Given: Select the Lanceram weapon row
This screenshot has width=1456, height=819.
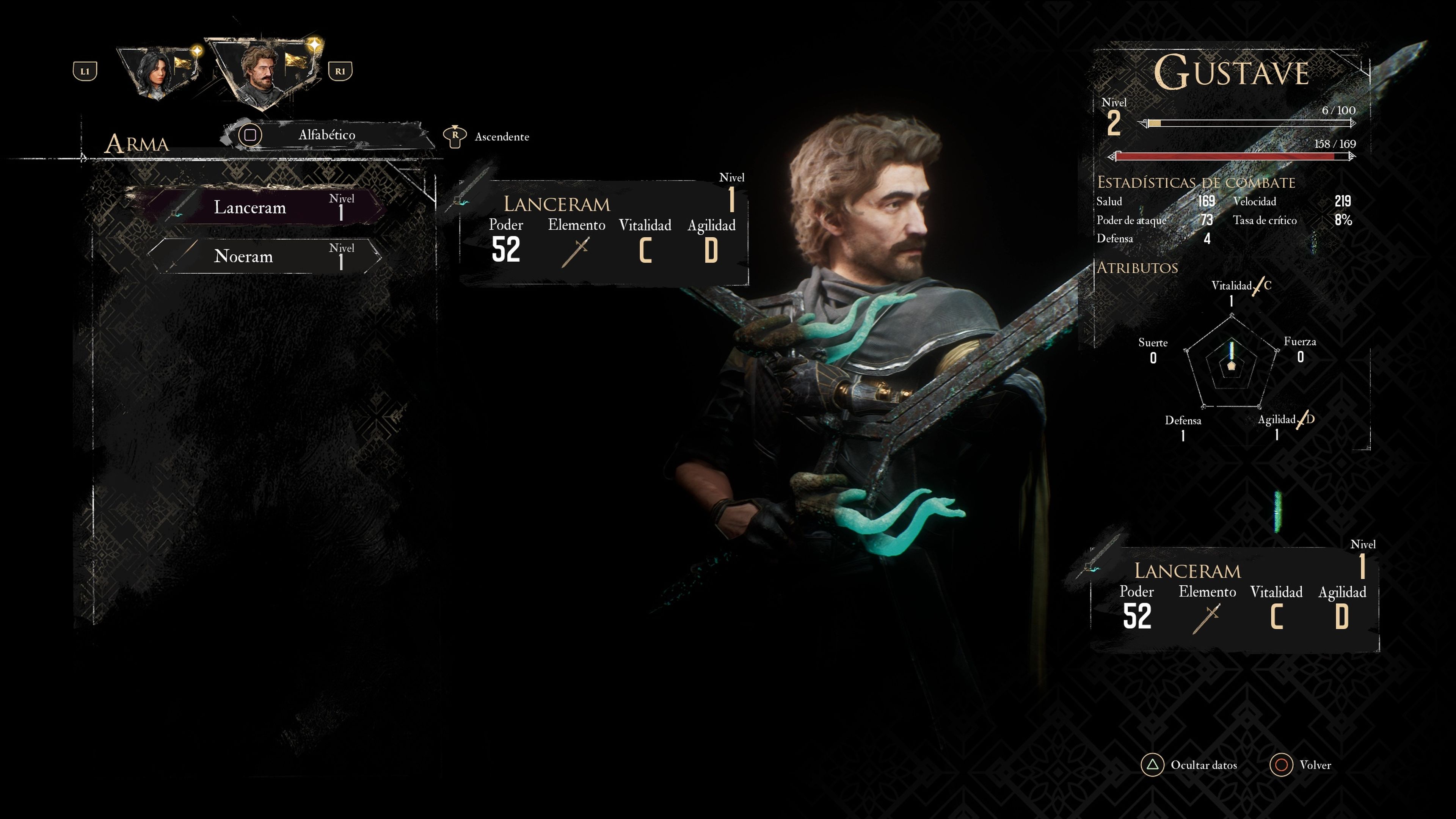Looking at the screenshot, I should tap(263, 207).
